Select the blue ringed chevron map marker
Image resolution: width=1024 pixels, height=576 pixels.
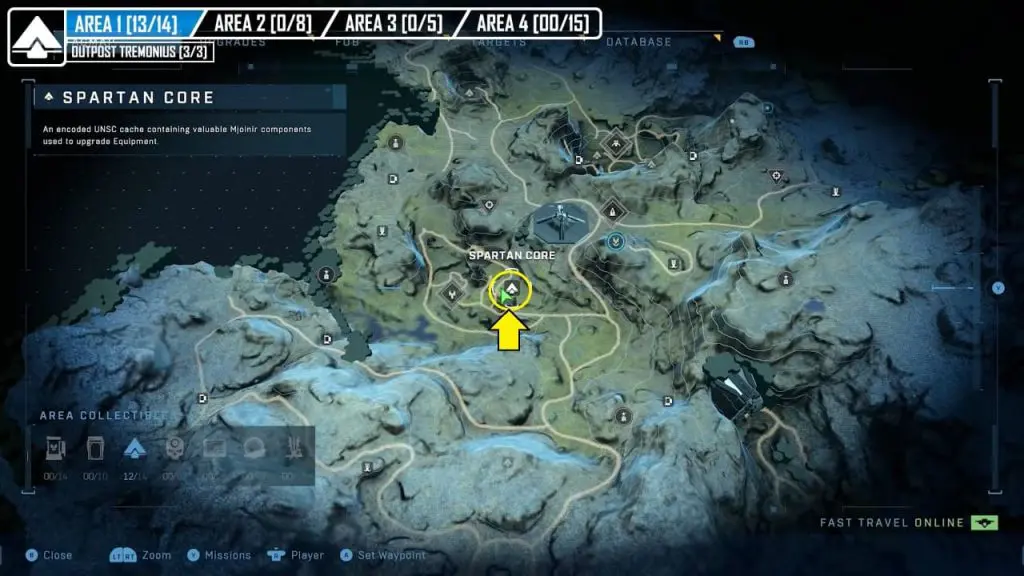617,241
